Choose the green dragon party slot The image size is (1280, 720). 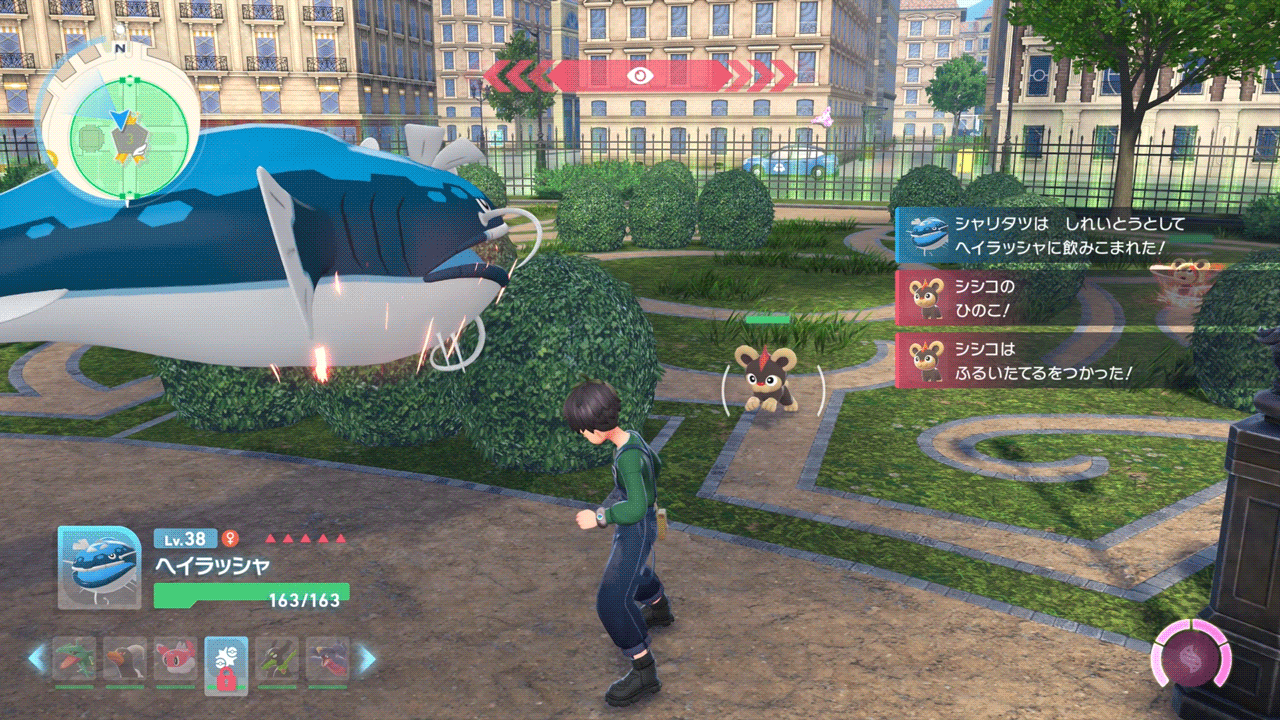75,660
